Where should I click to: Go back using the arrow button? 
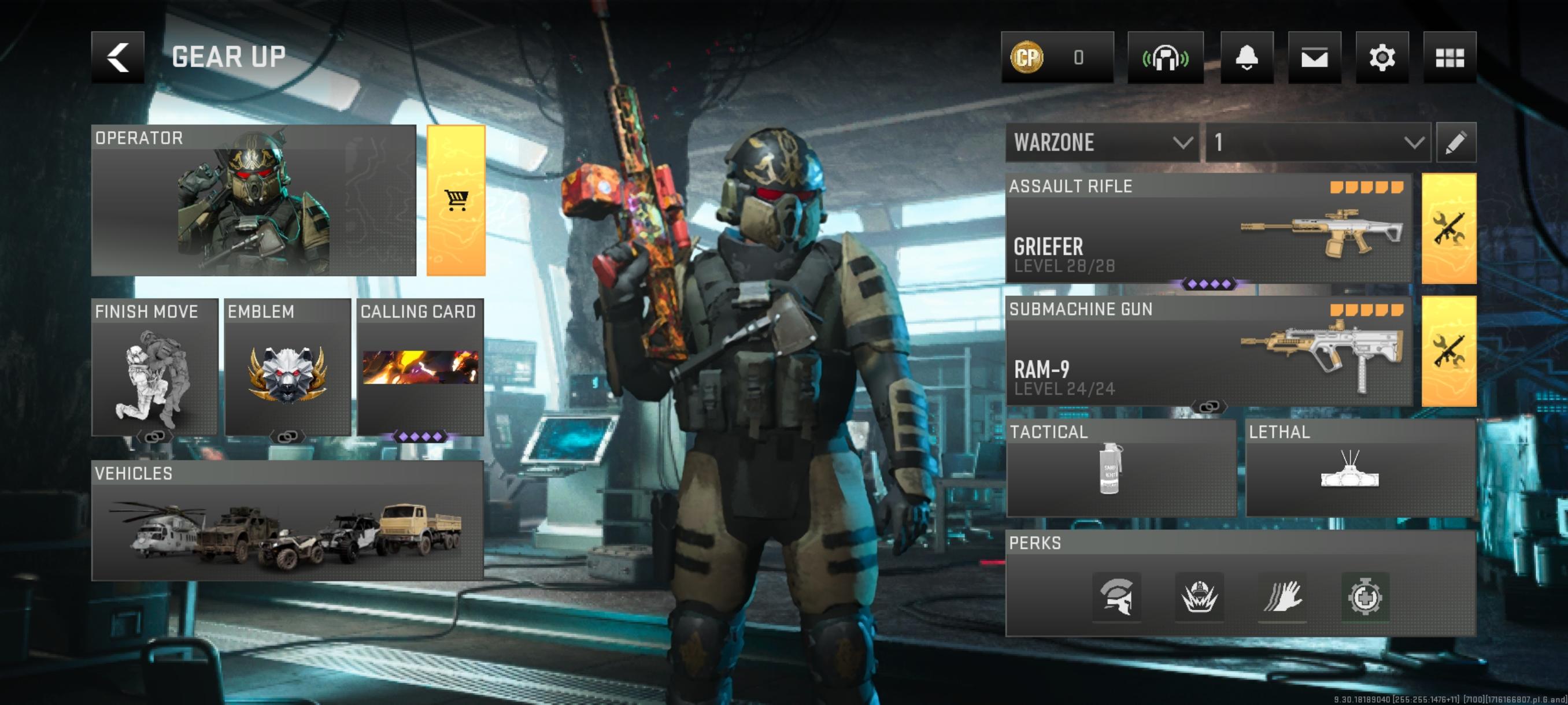pyautogui.click(x=117, y=57)
